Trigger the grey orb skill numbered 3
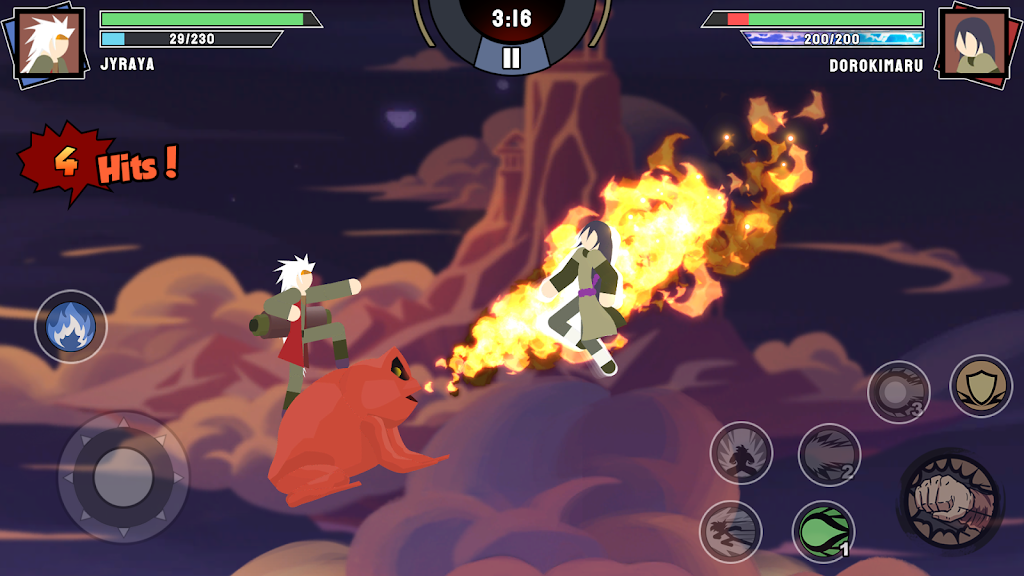Viewport: 1024px width, 576px height. point(898,391)
